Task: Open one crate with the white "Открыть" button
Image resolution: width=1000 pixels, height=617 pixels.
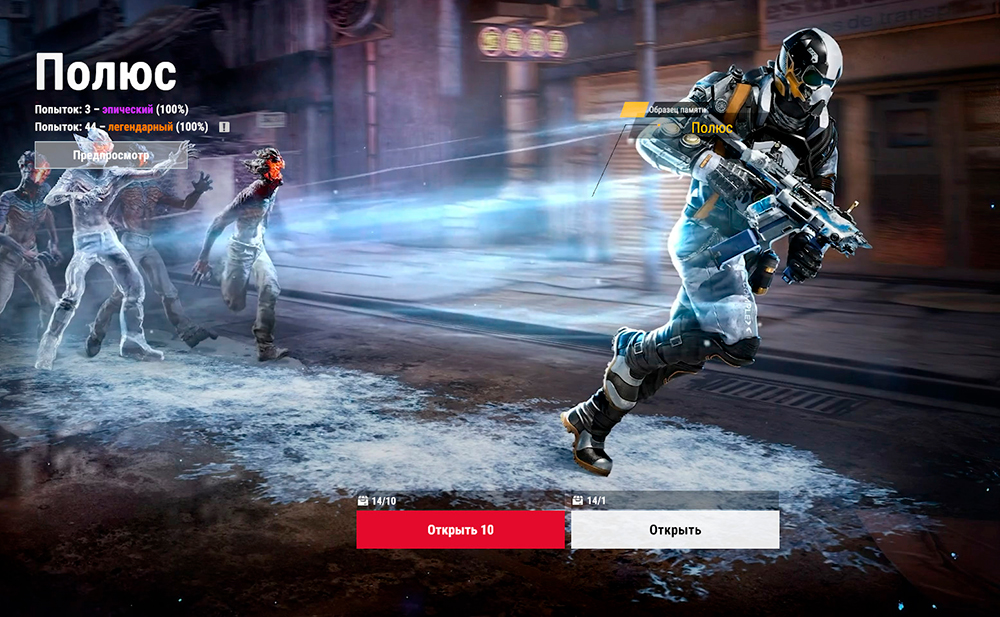Action: (675, 530)
